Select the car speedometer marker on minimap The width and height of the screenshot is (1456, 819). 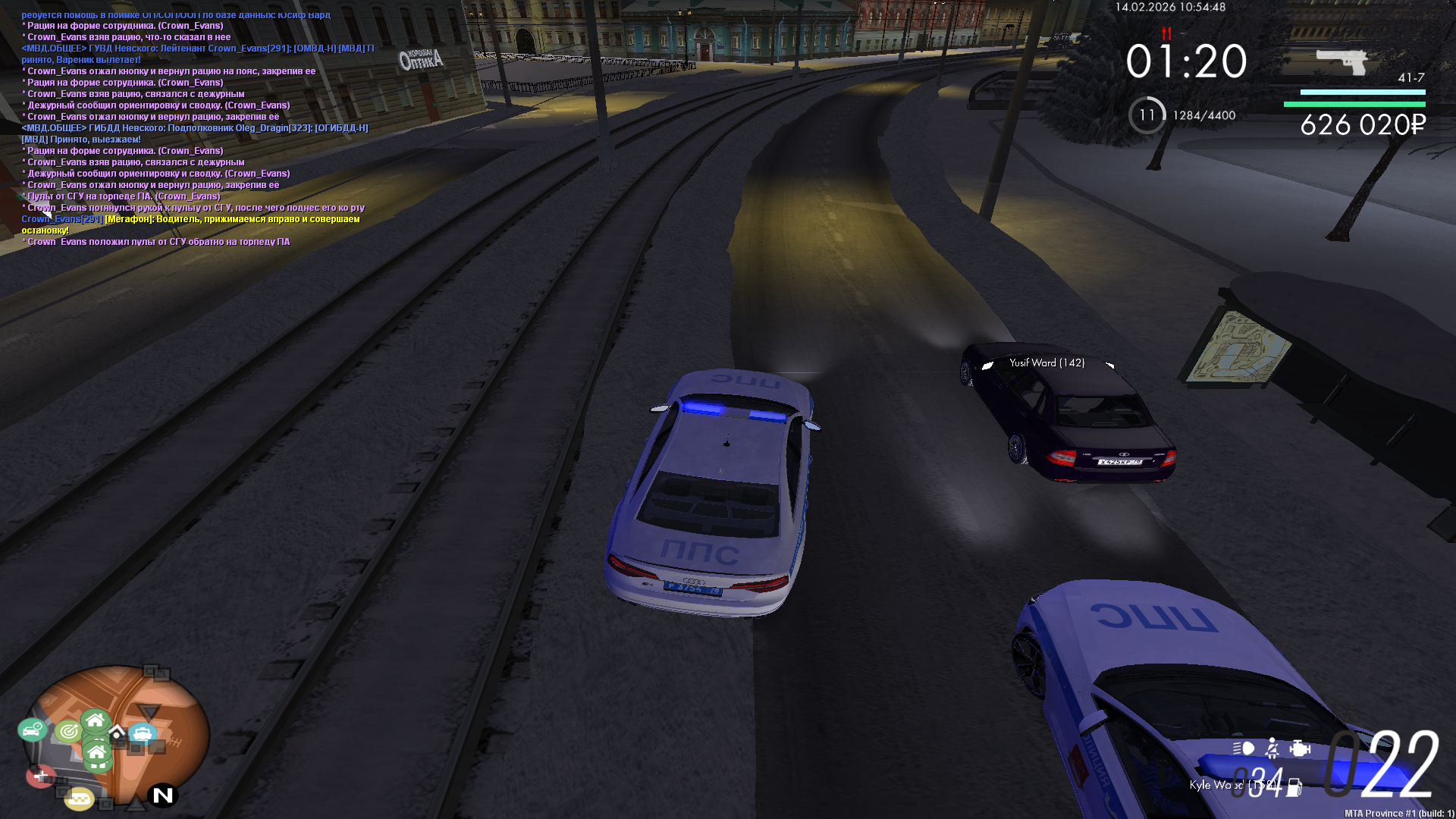tap(32, 730)
